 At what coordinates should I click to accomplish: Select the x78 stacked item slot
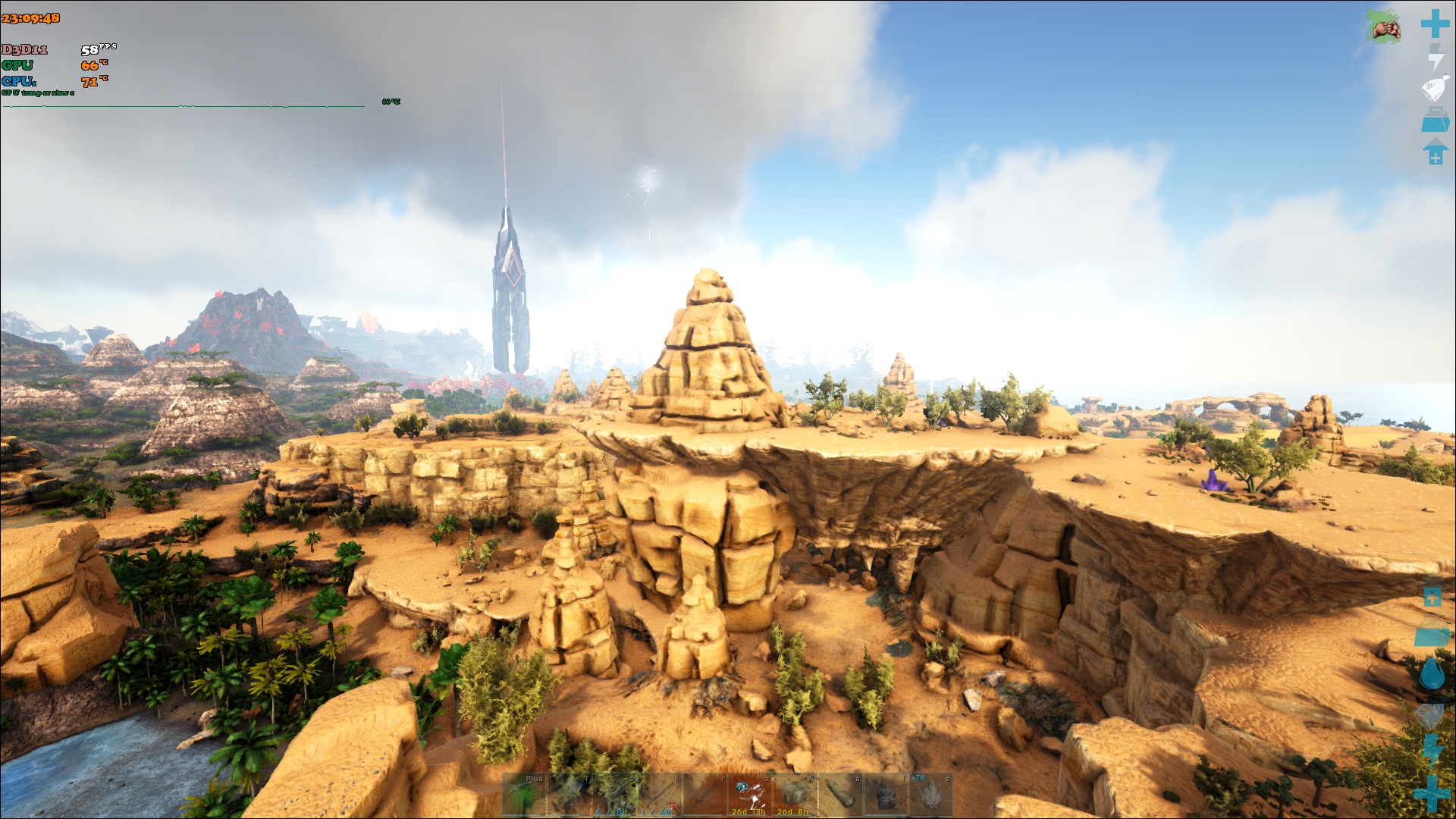coord(930,795)
